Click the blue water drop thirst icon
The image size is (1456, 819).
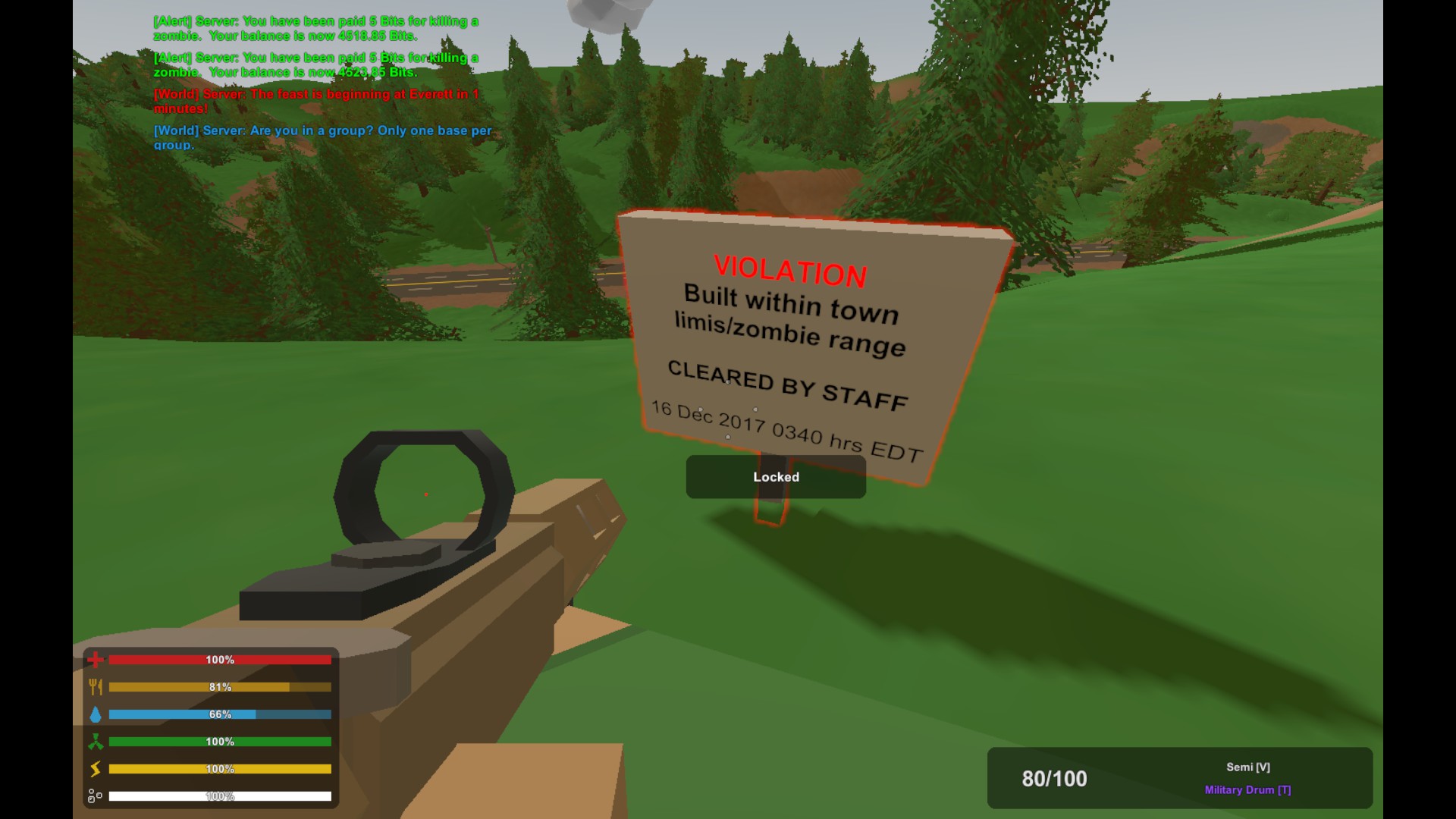(96, 714)
